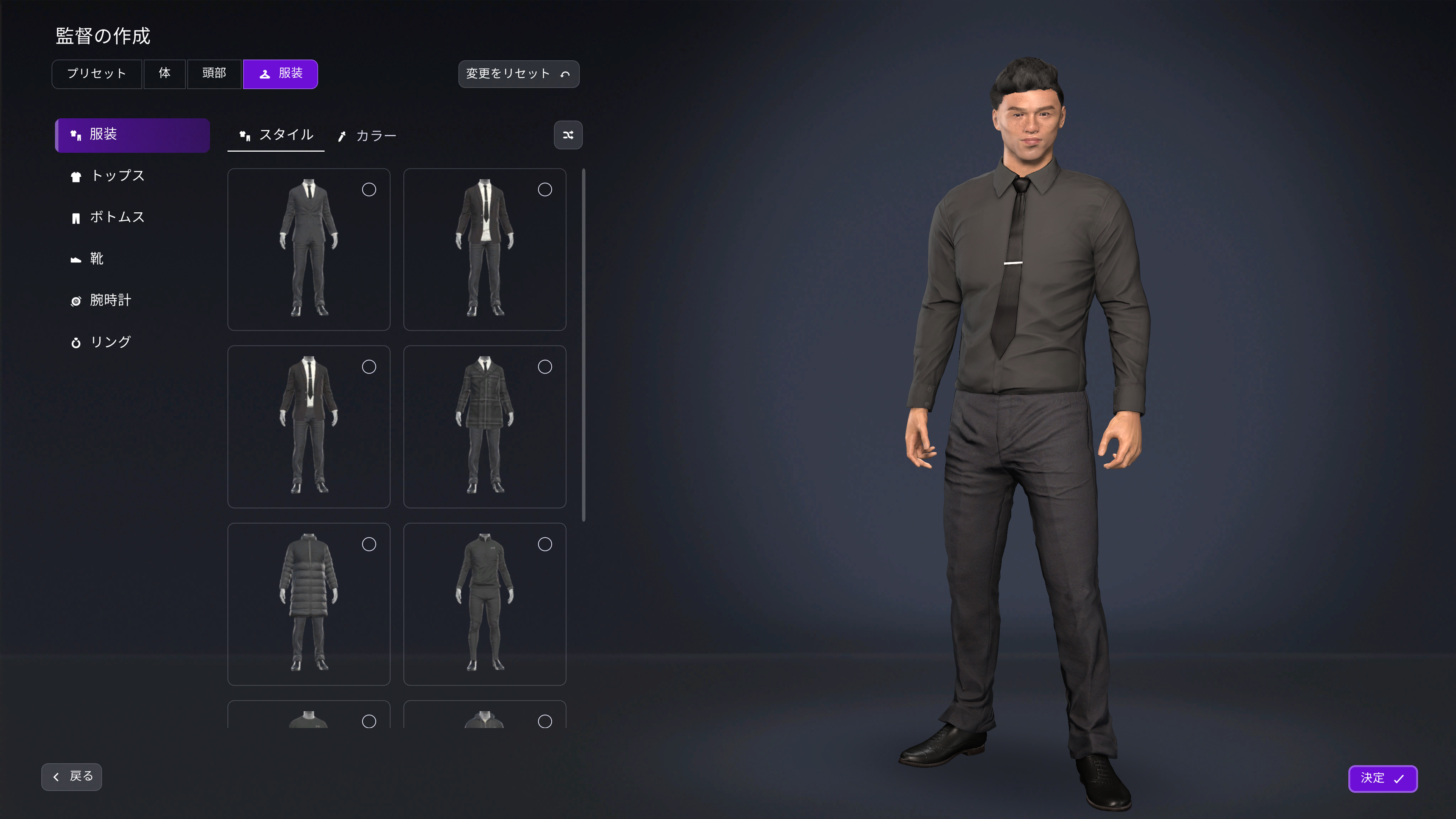
Task: Select the long puffer jacket thumbnail
Action: click(x=309, y=605)
